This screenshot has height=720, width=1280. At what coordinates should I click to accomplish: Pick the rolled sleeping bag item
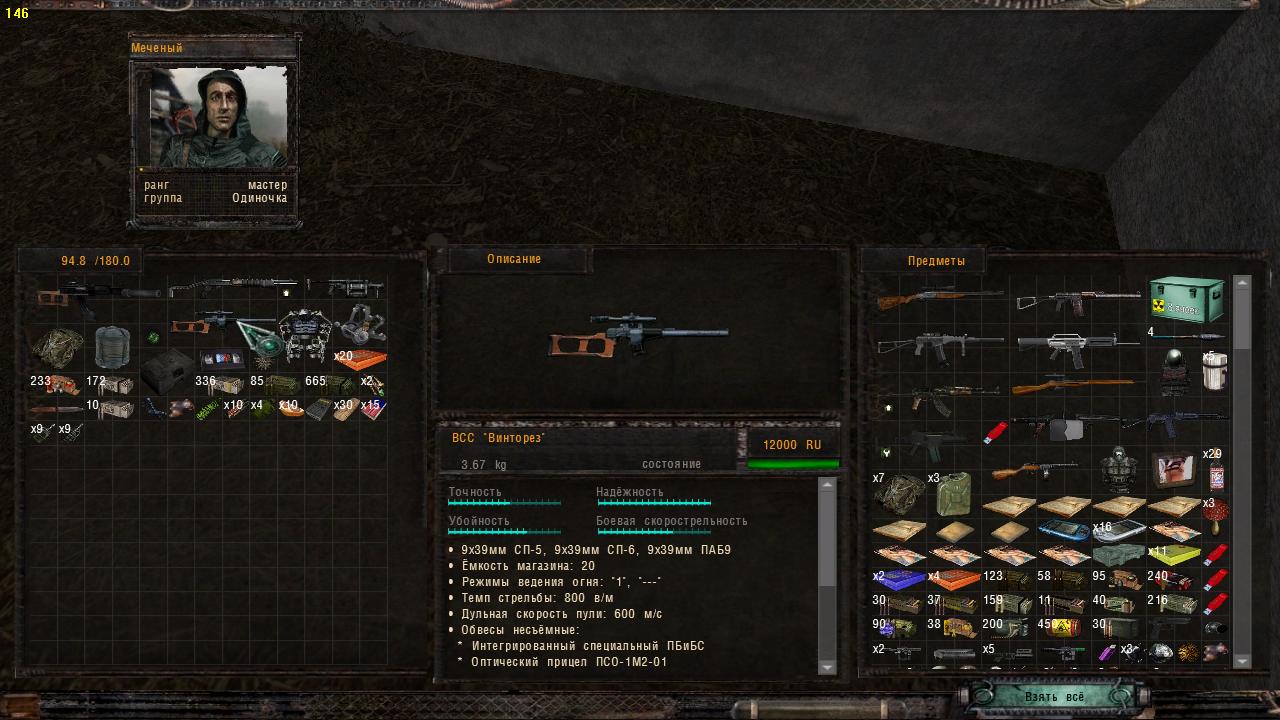pos(112,347)
